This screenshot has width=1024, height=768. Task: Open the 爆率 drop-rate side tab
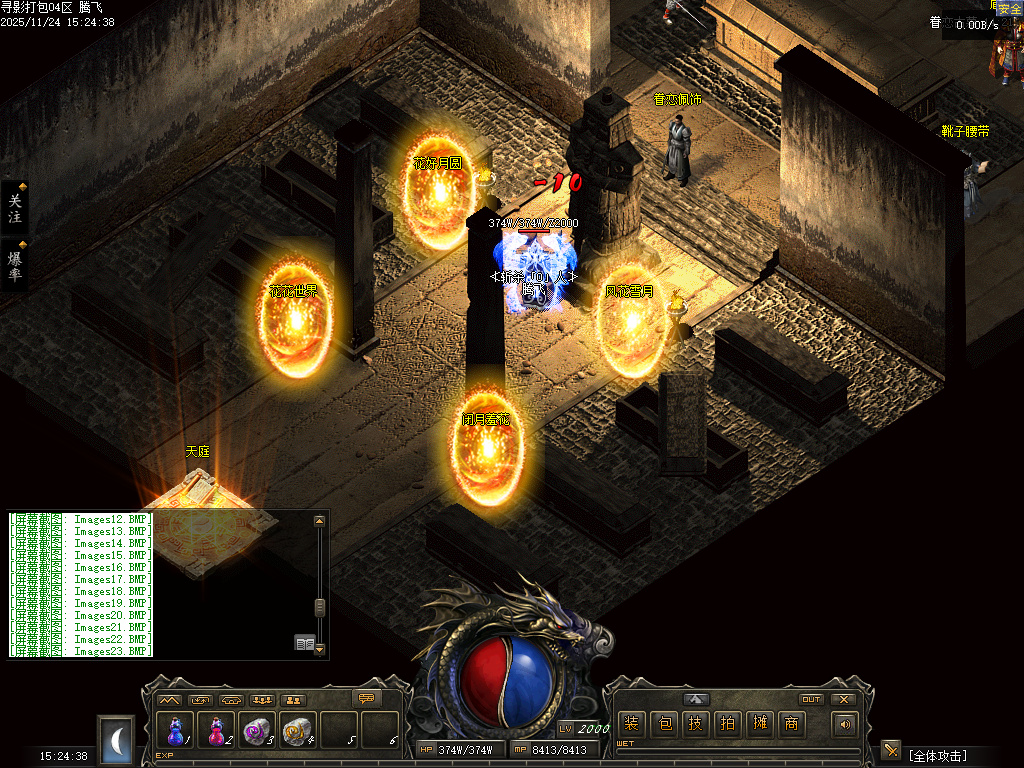[x=15, y=266]
